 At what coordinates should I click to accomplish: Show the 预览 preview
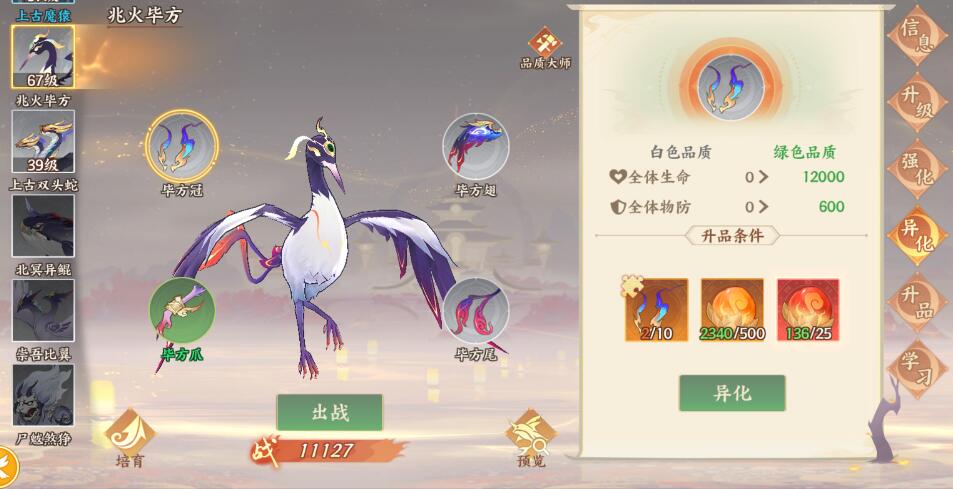(x=531, y=436)
